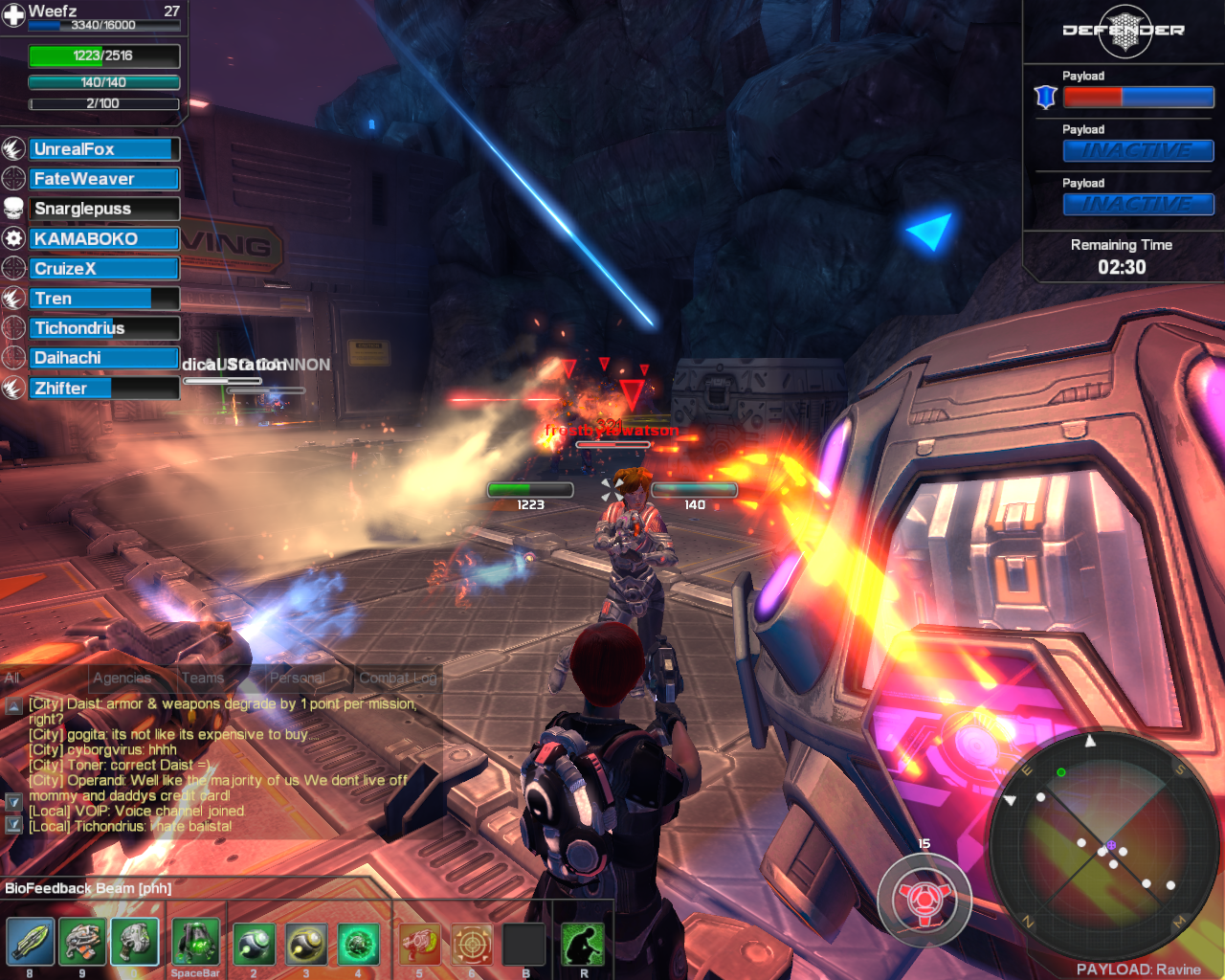The image size is (1225, 980).
Task: Open the Teams chat tab
Action: (x=202, y=678)
